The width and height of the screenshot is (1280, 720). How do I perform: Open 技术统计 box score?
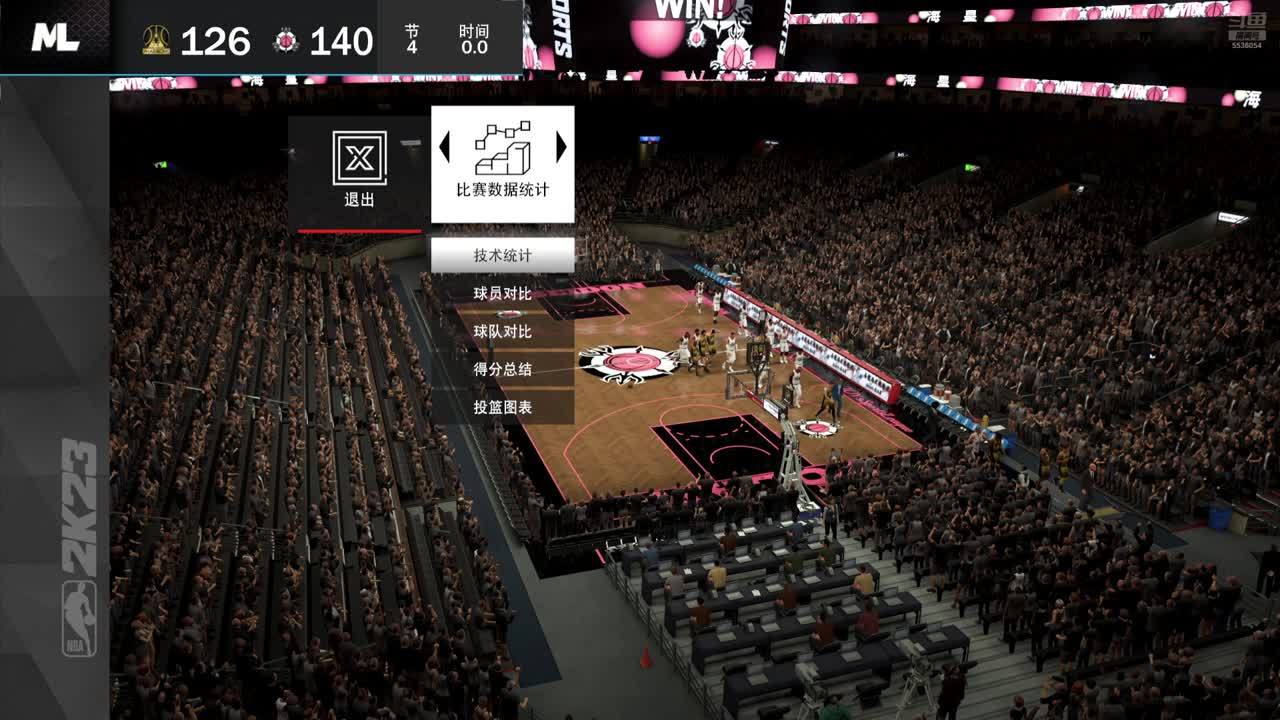(x=502, y=255)
